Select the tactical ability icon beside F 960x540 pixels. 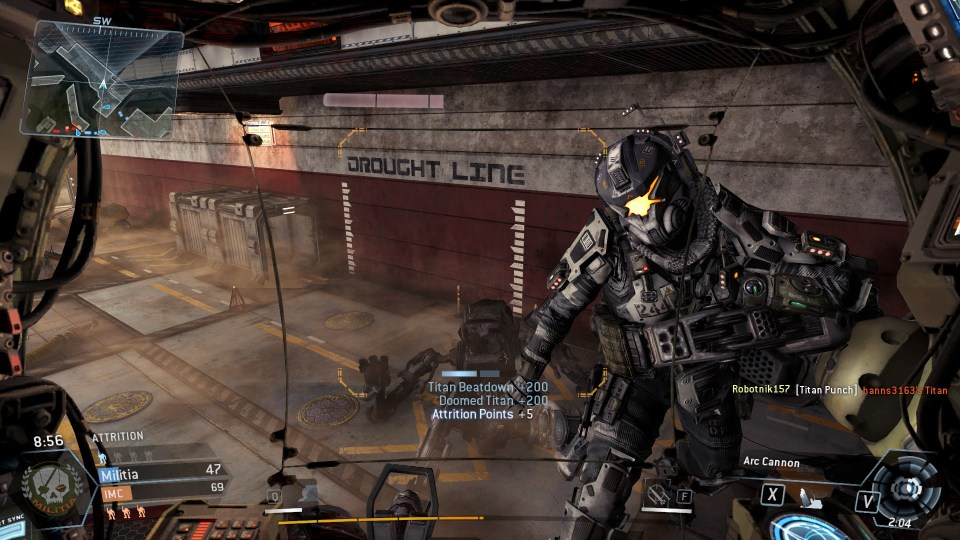click(x=658, y=494)
